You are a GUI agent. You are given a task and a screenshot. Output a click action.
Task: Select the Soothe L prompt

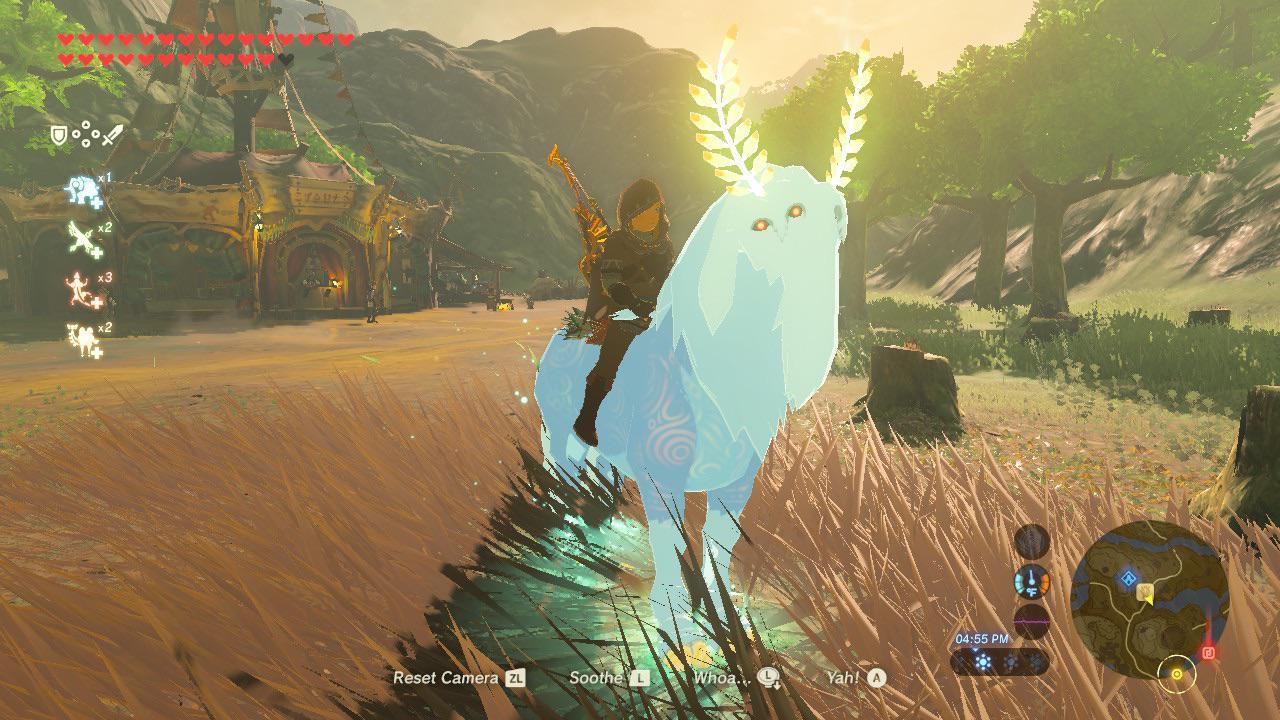click(601, 677)
